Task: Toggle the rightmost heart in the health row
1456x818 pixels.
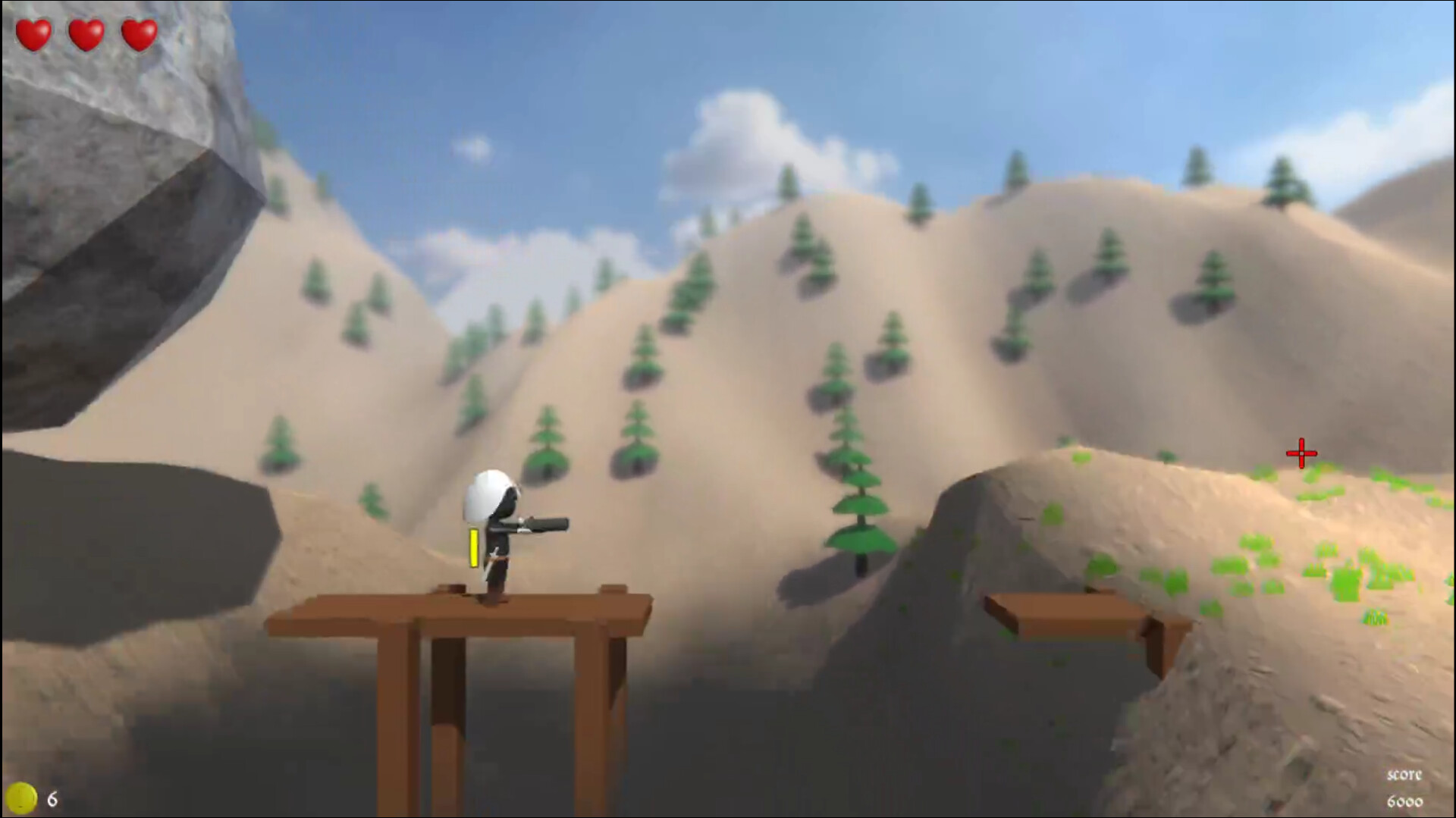Action: tap(137, 32)
